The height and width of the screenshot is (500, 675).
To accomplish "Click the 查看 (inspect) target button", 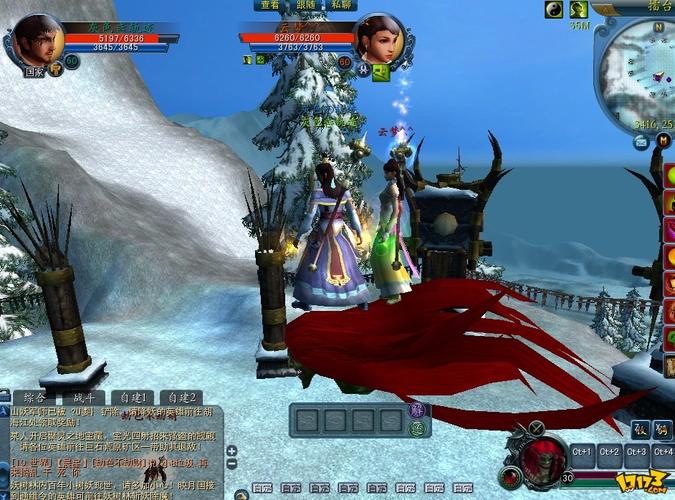I will [270, 5].
